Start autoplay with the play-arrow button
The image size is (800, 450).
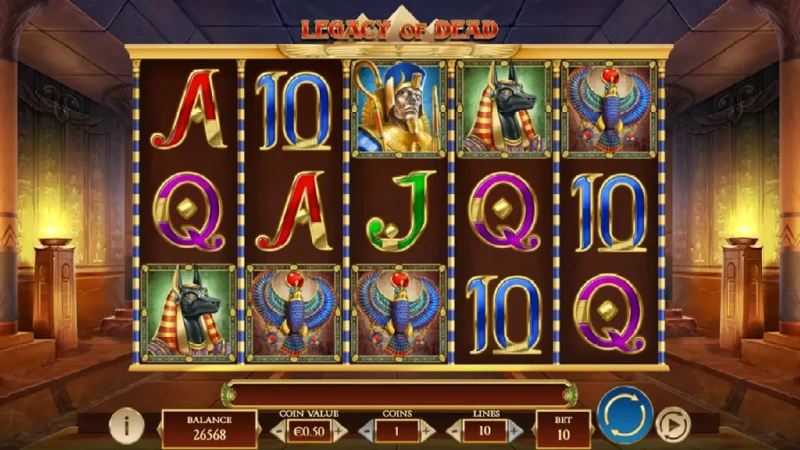coord(673,426)
